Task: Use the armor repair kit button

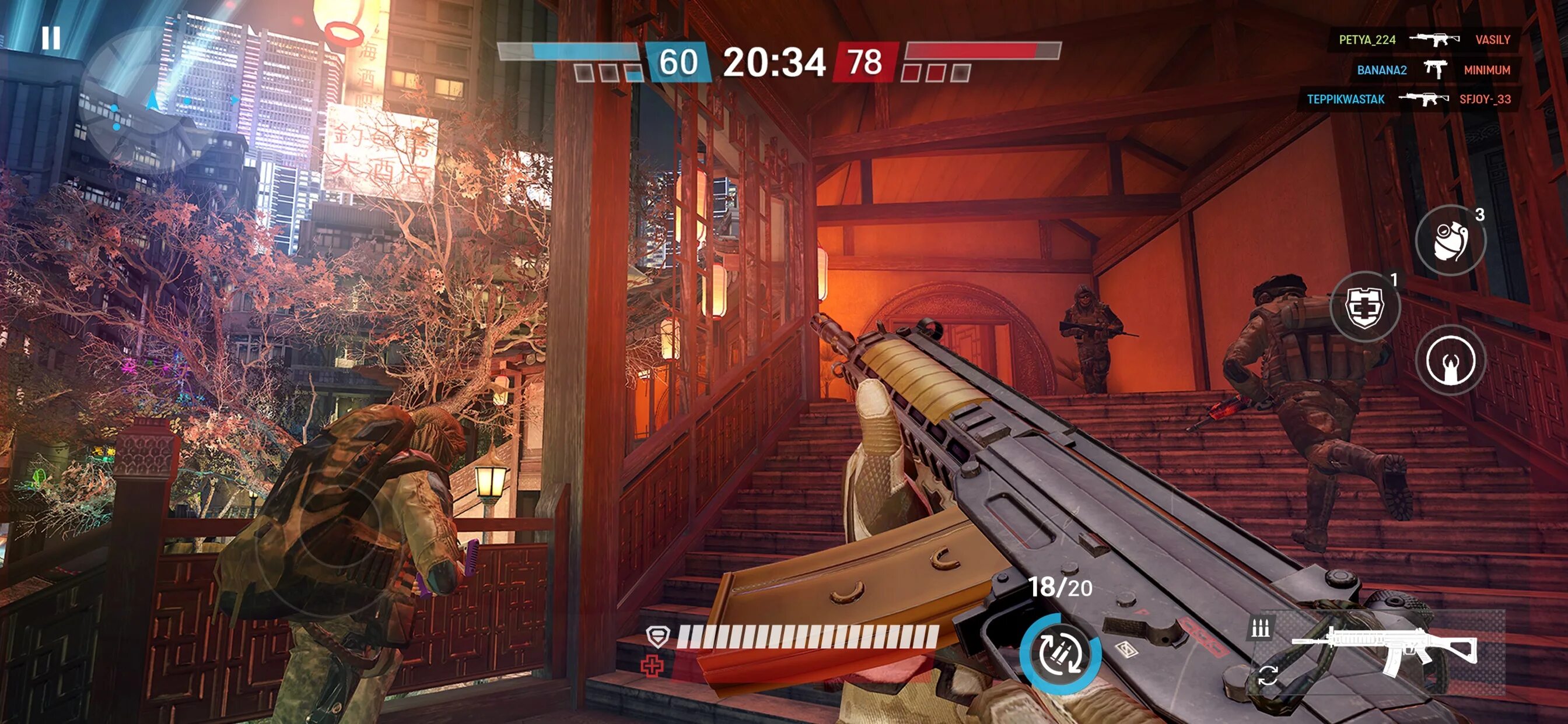Action: click(1364, 306)
